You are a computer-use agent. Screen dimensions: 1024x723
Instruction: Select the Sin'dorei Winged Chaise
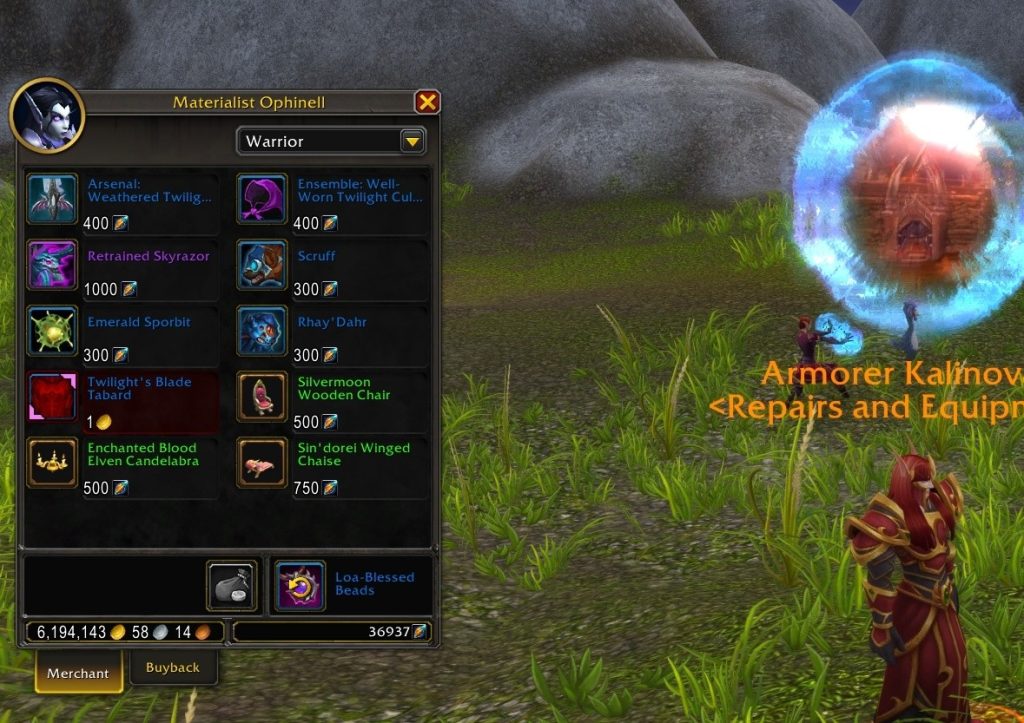(262, 463)
